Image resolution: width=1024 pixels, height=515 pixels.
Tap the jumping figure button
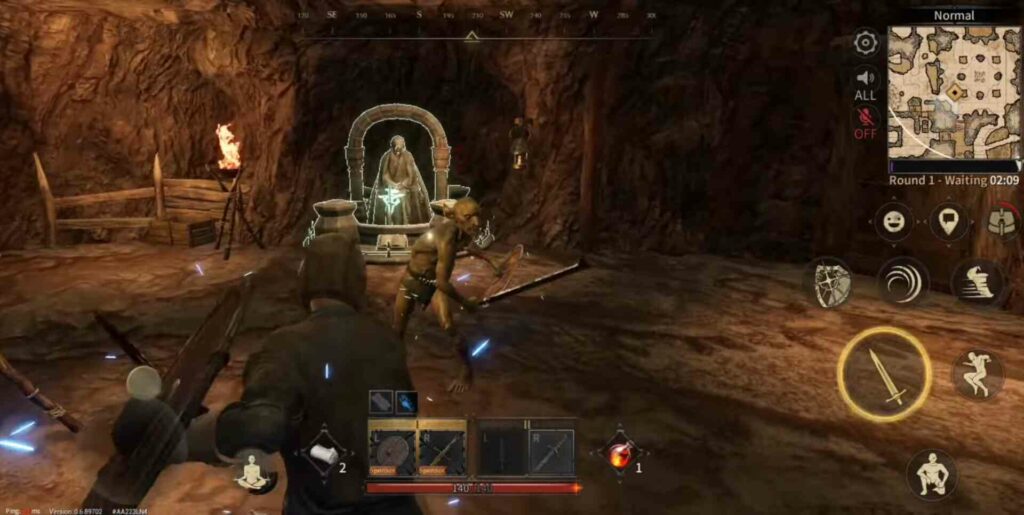click(977, 374)
